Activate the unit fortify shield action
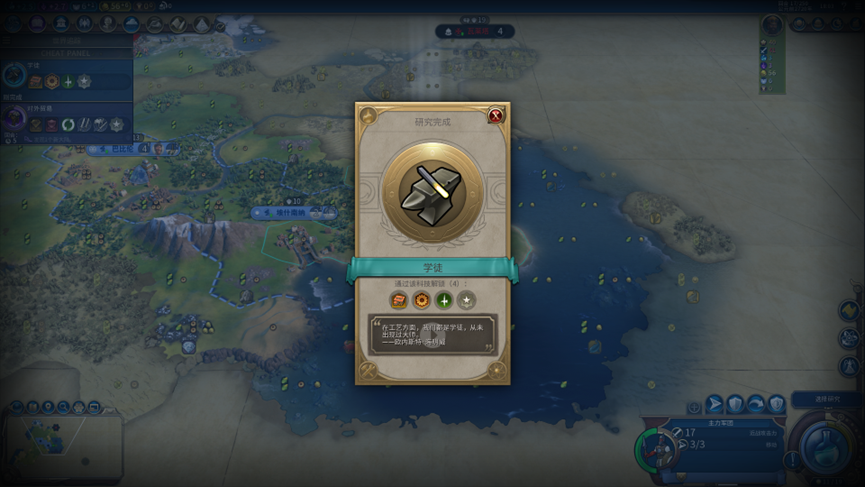Image resolution: width=865 pixels, height=487 pixels. (735, 404)
